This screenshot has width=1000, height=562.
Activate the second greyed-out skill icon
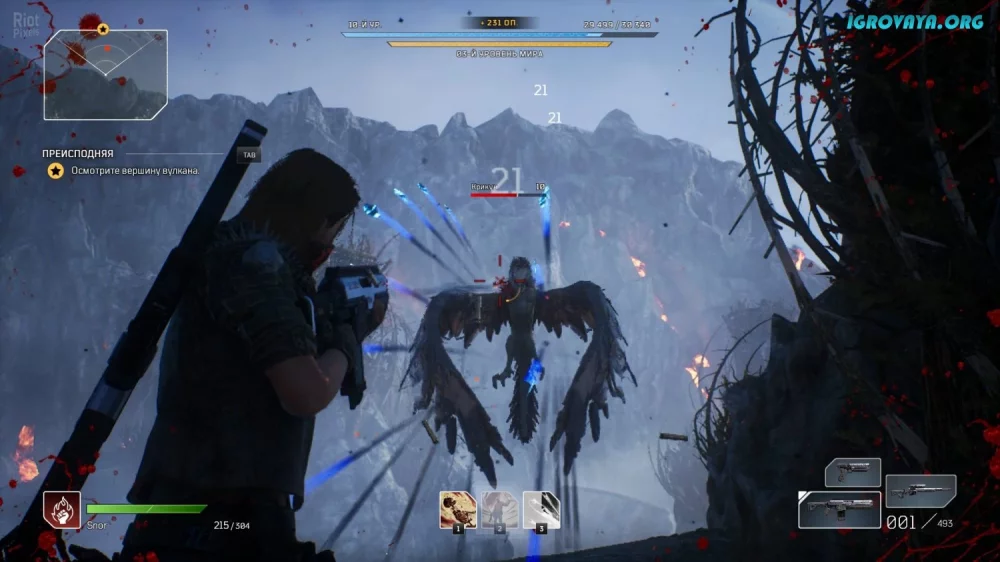[499, 510]
